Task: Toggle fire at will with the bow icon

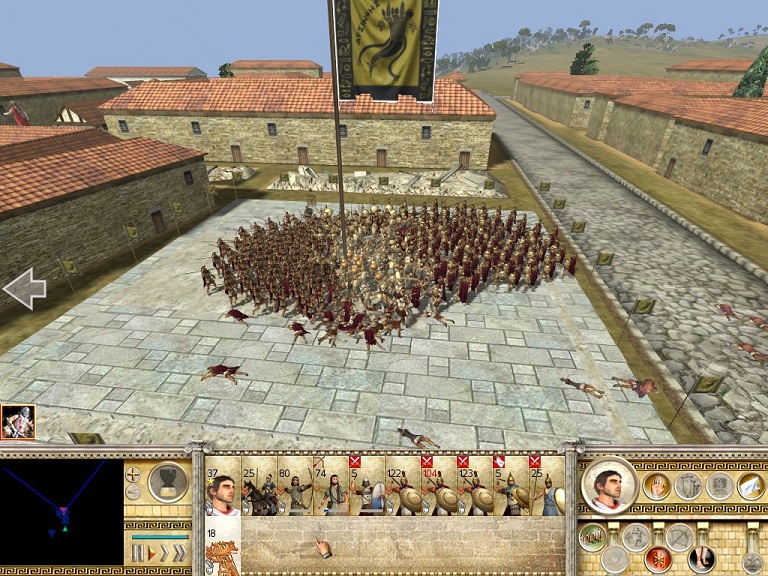Action: pyautogui.click(x=679, y=538)
